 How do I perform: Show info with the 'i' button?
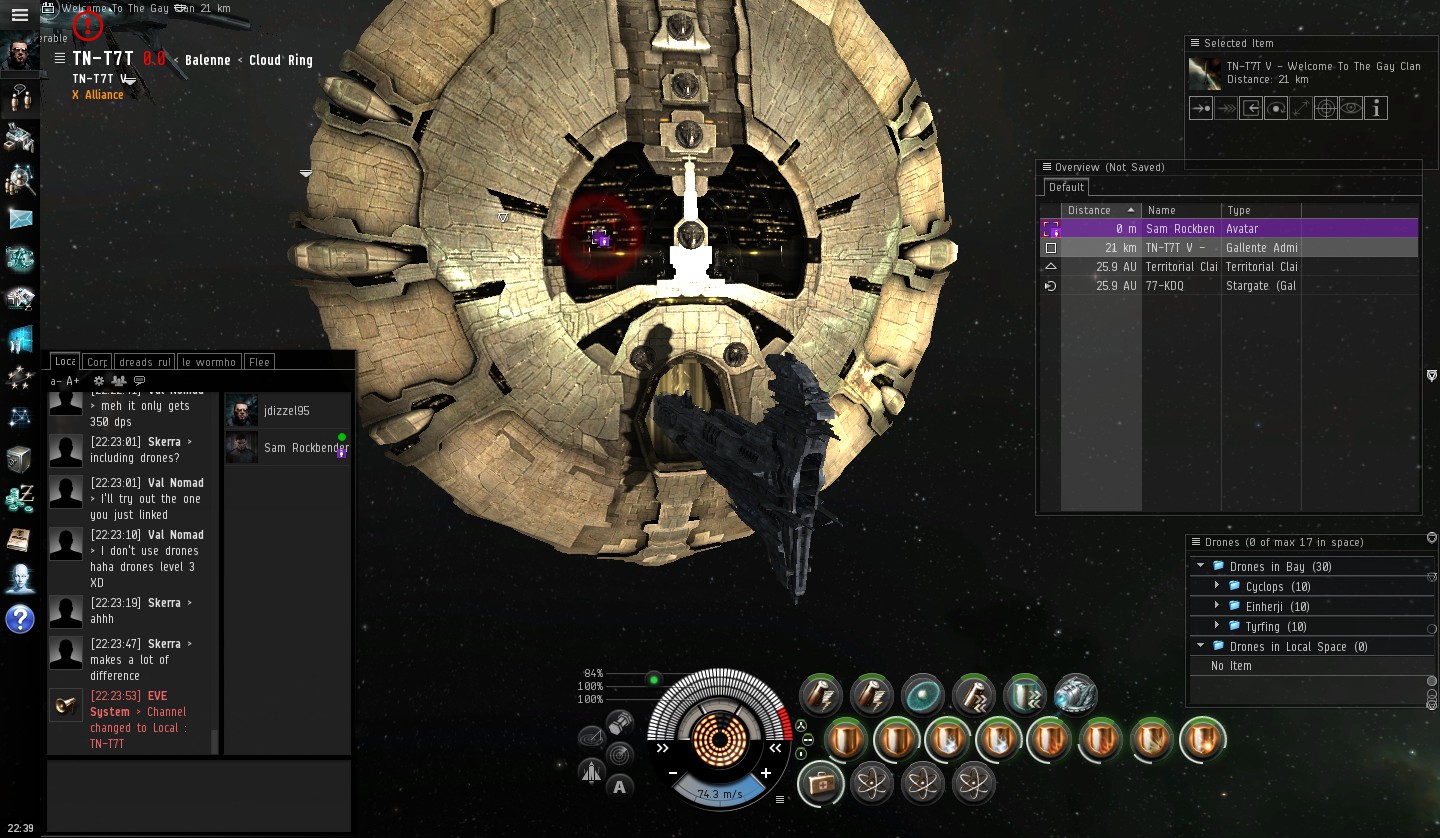pyautogui.click(x=1376, y=108)
